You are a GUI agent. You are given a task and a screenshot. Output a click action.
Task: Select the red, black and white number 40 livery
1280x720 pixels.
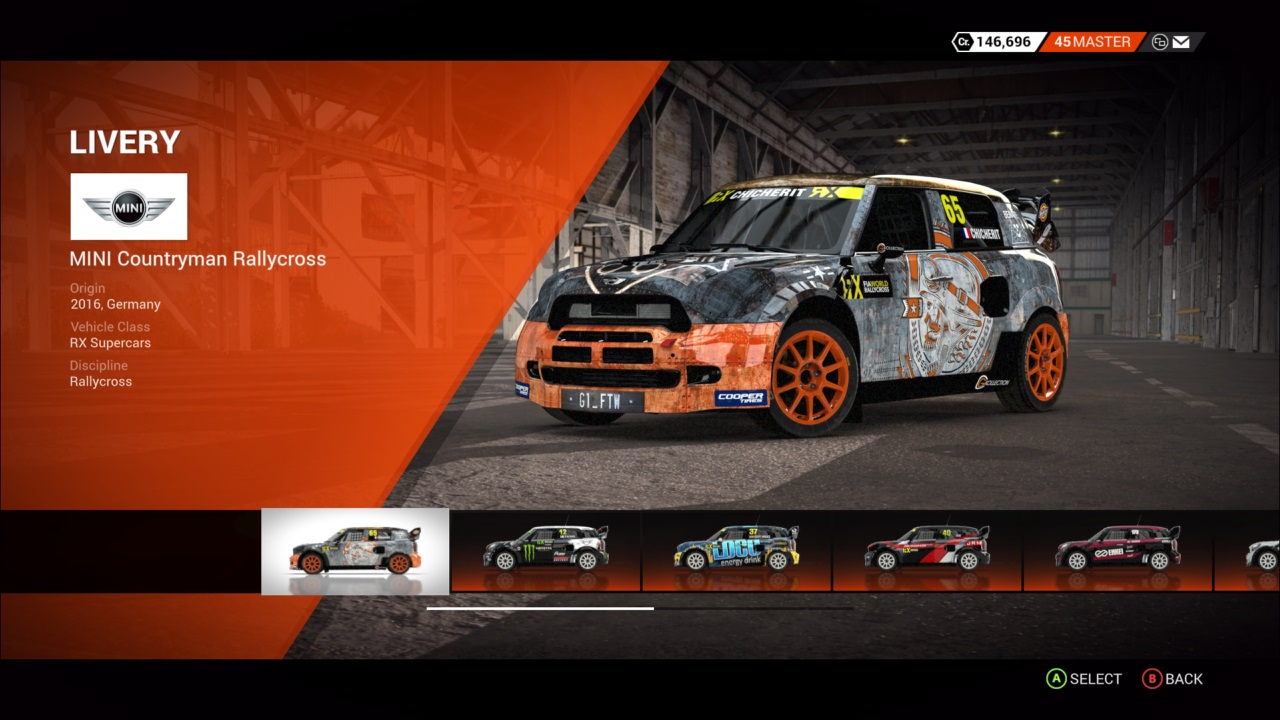pos(927,551)
